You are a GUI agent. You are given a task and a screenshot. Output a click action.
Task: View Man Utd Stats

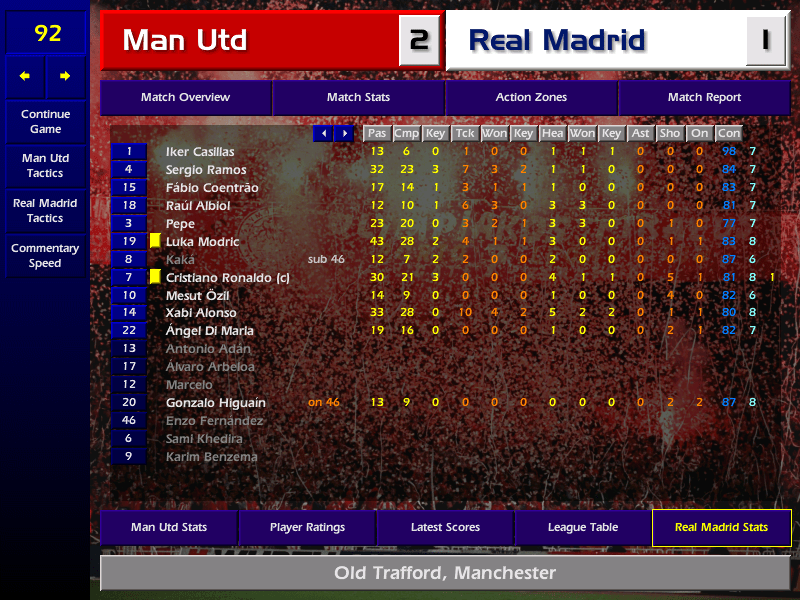point(169,527)
